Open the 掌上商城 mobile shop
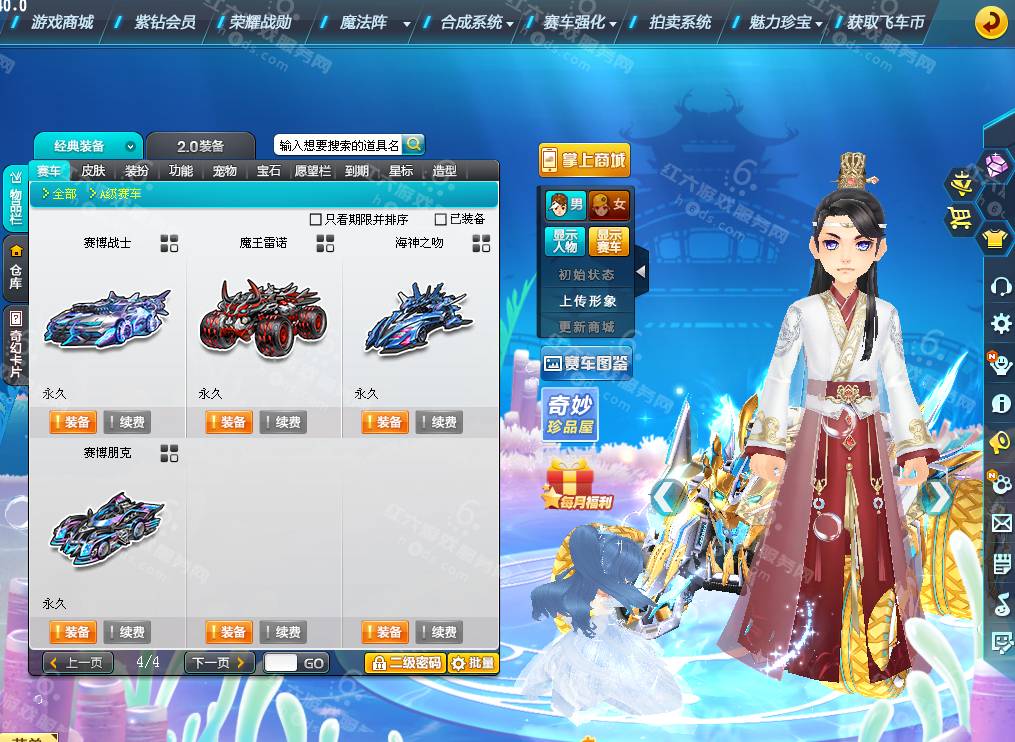The width and height of the screenshot is (1015, 742). tap(584, 160)
